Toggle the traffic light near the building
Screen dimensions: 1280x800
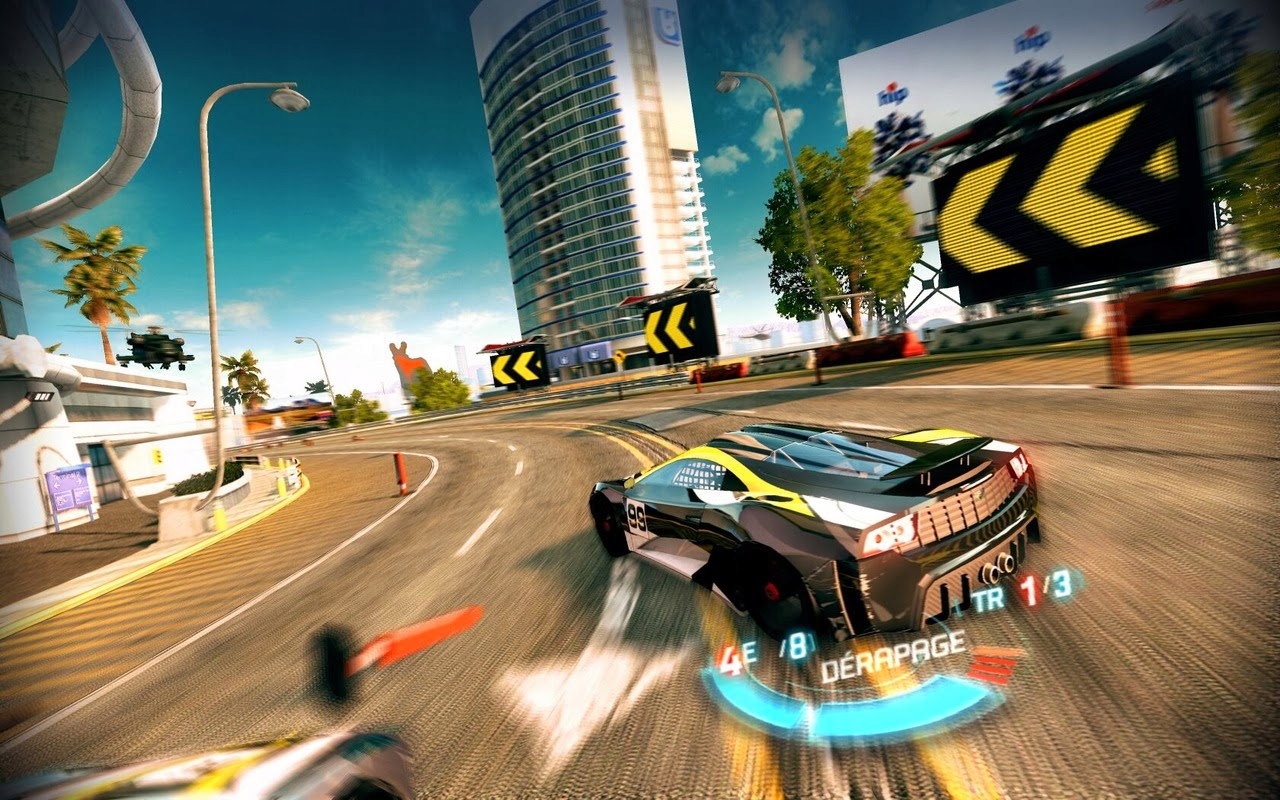point(156,455)
